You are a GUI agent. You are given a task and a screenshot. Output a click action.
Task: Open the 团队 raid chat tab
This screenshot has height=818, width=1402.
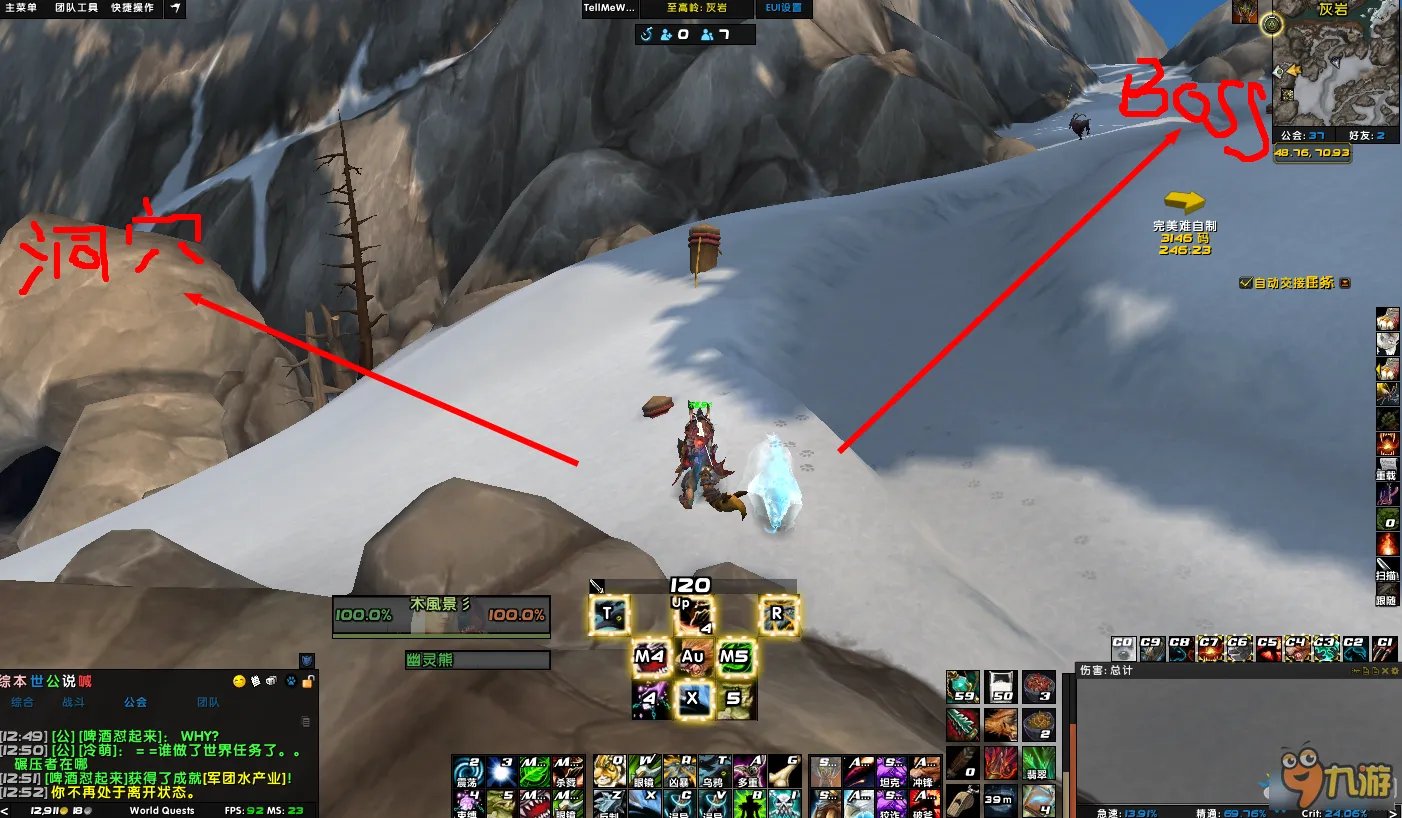tap(208, 702)
